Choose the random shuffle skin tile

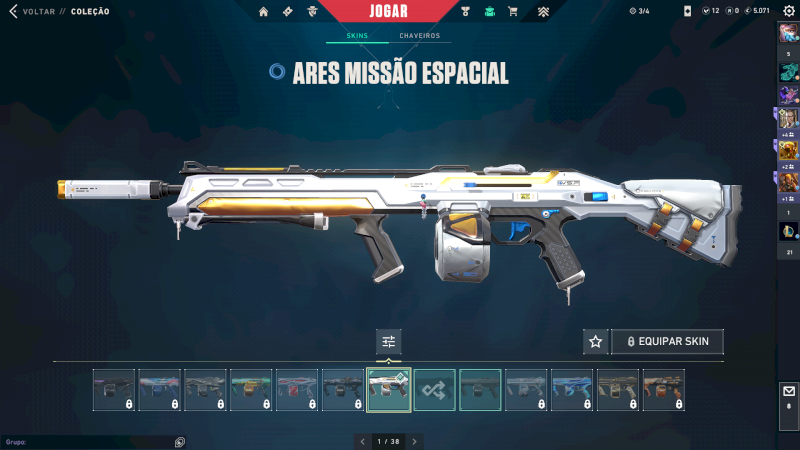(435, 390)
